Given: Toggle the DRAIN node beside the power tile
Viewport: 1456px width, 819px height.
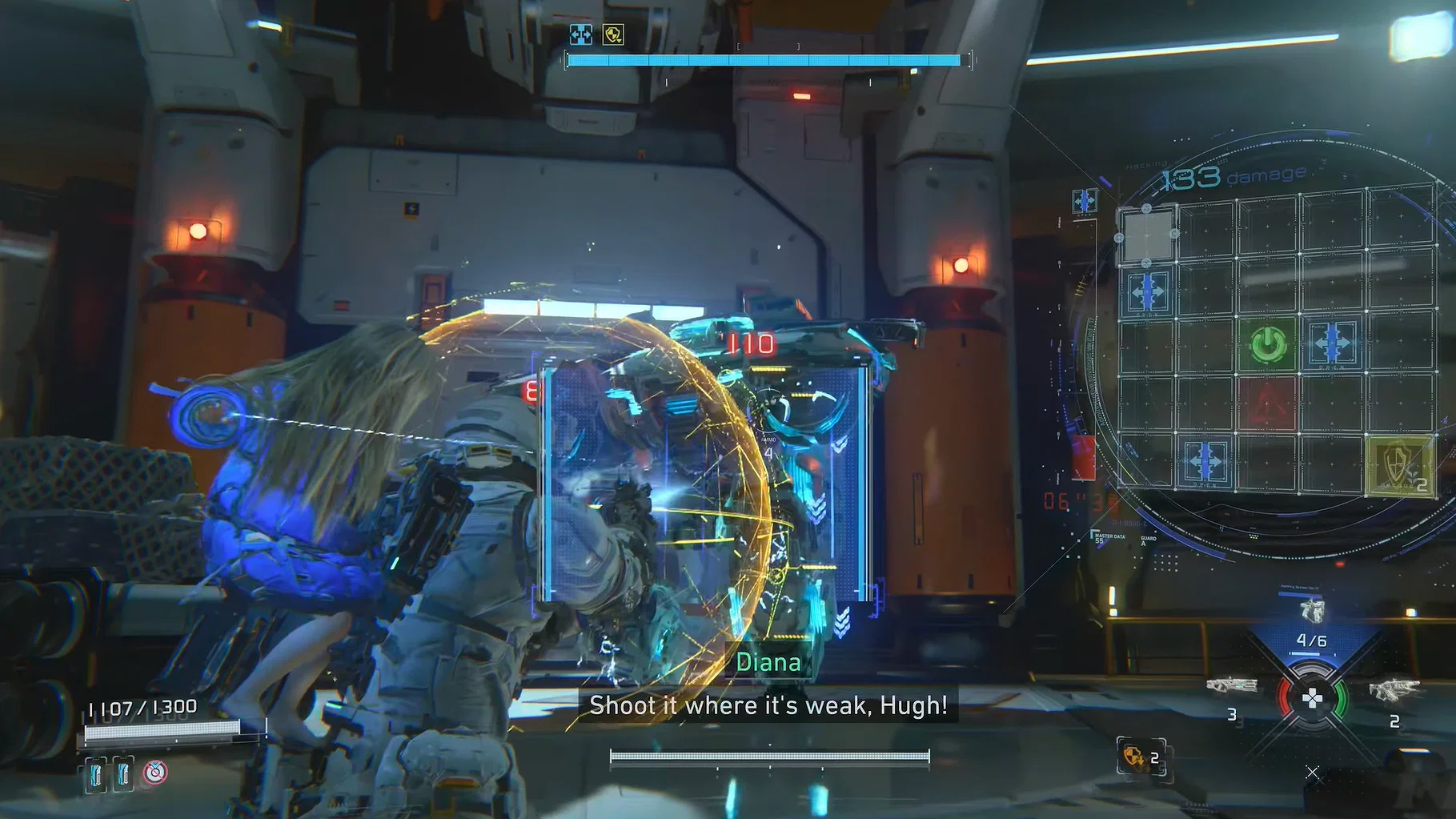Looking at the screenshot, I should tap(1332, 343).
